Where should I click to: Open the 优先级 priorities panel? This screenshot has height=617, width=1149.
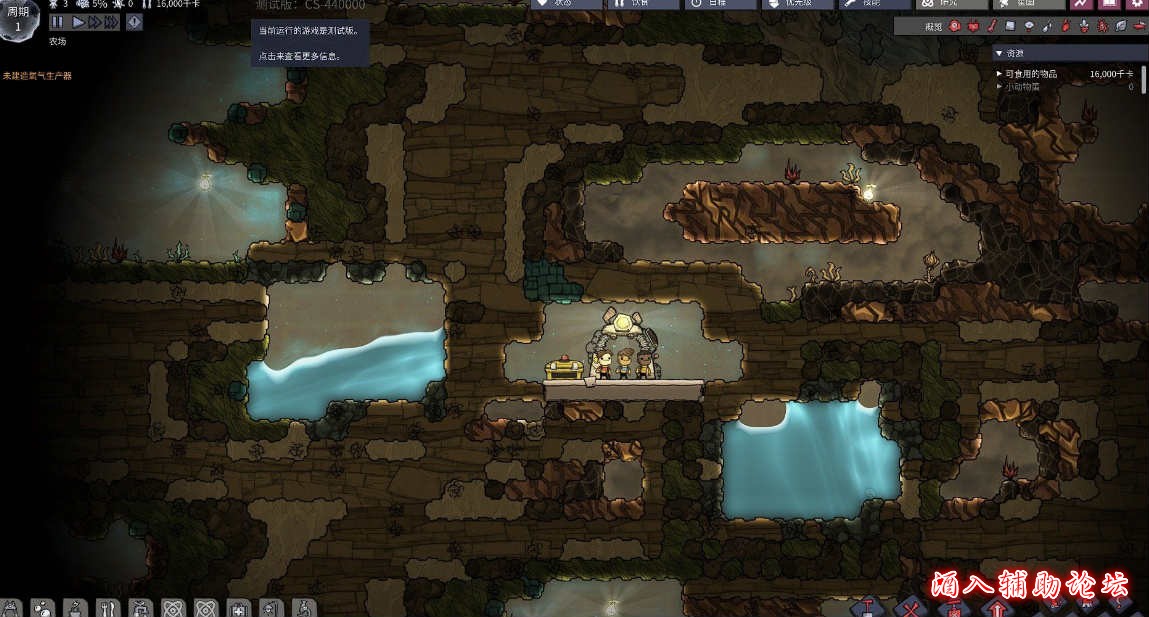point(797,4)
